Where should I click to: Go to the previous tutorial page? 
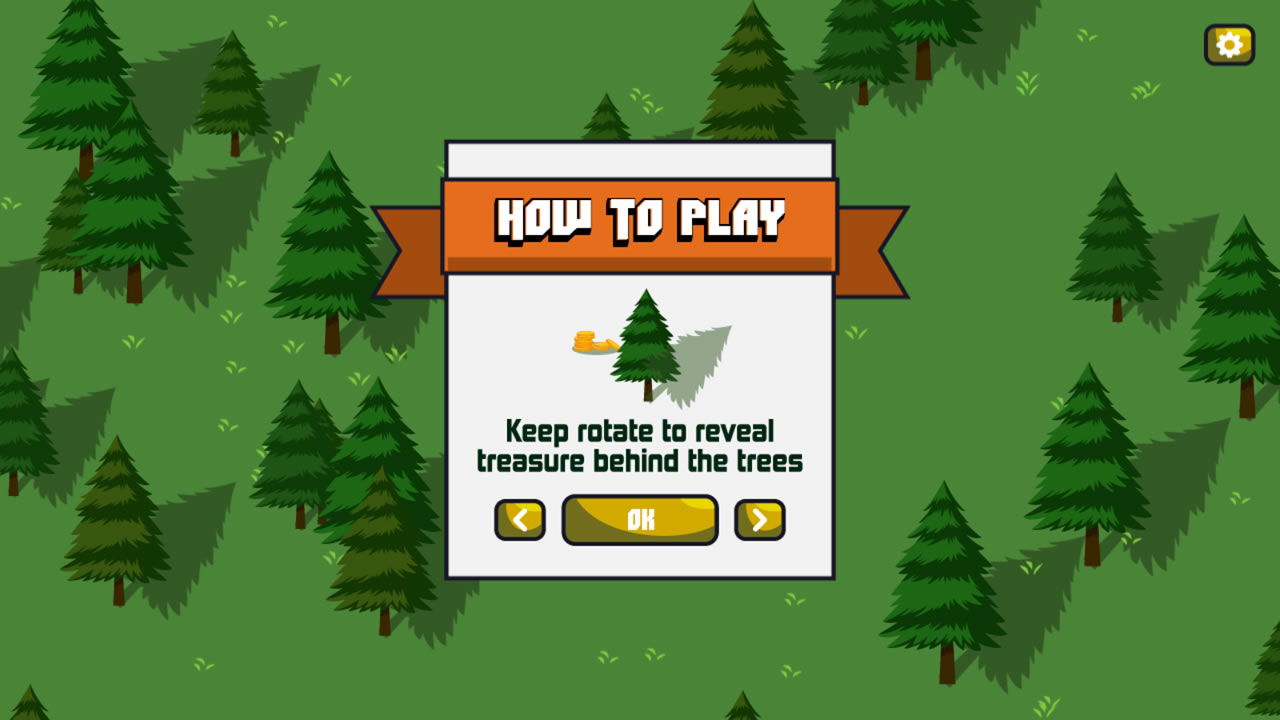(x=519, y=518)
